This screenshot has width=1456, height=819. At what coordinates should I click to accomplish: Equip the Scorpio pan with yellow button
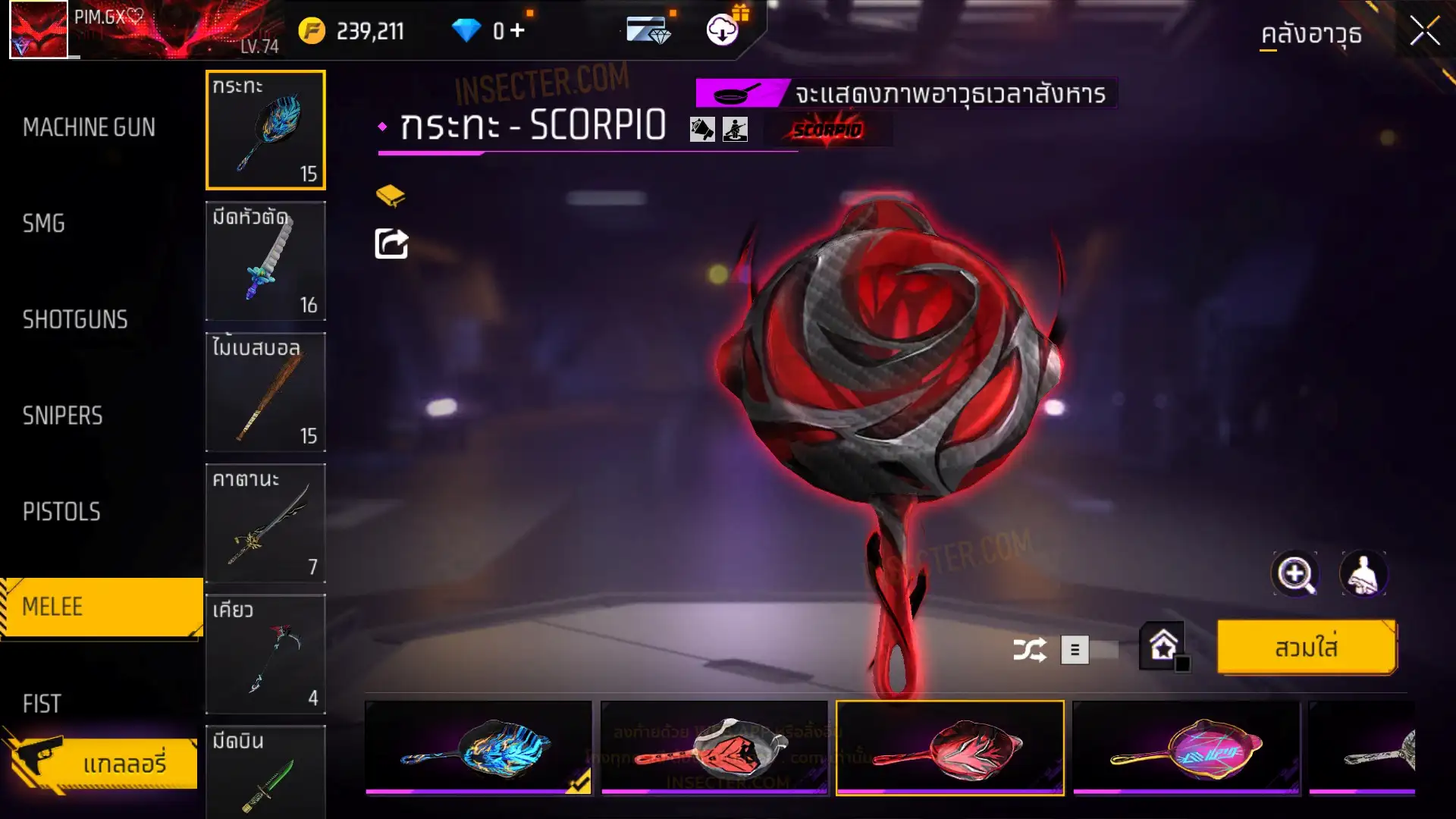click(1306, 648)
